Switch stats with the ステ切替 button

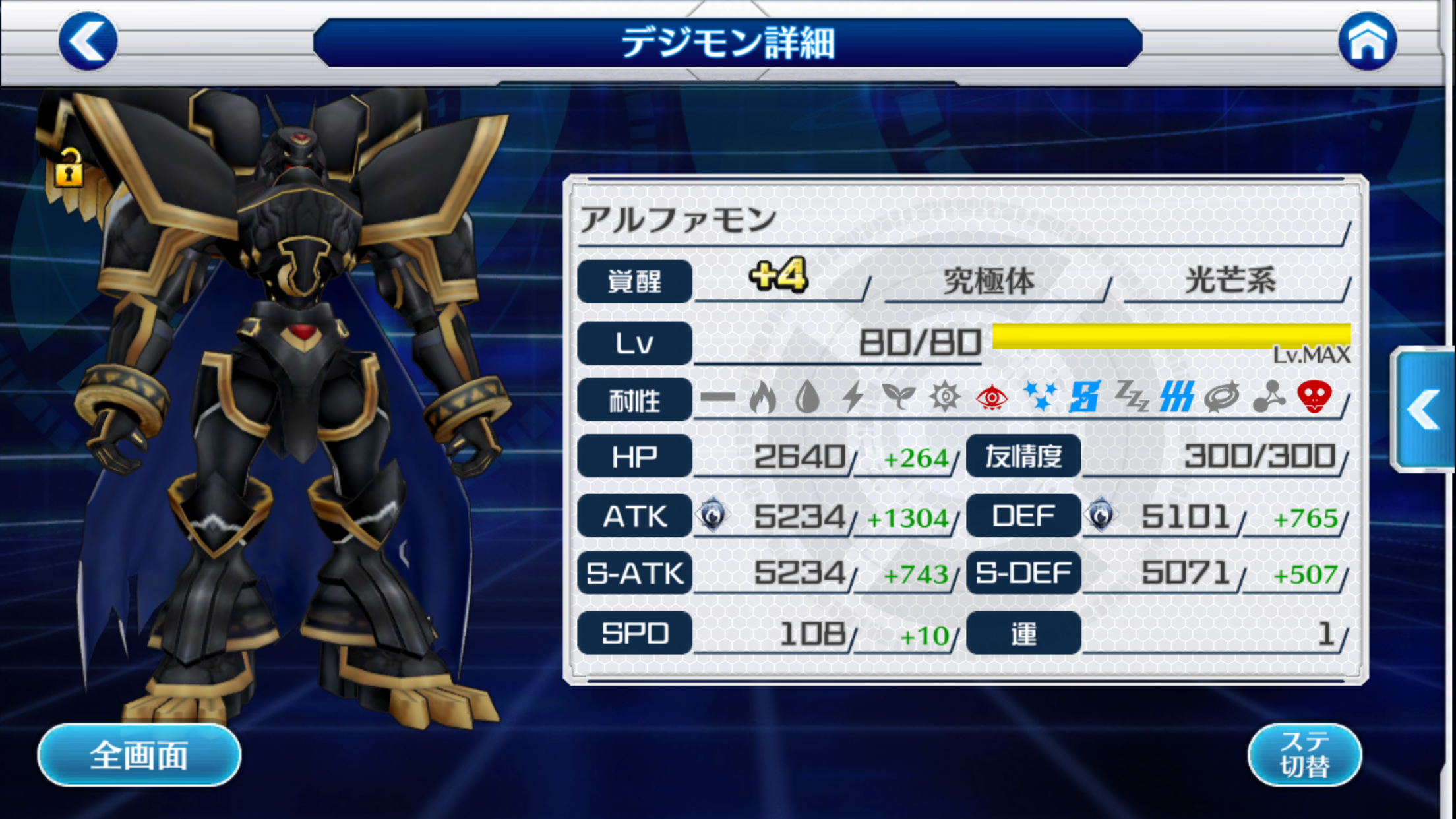(x=1304, y=755)
